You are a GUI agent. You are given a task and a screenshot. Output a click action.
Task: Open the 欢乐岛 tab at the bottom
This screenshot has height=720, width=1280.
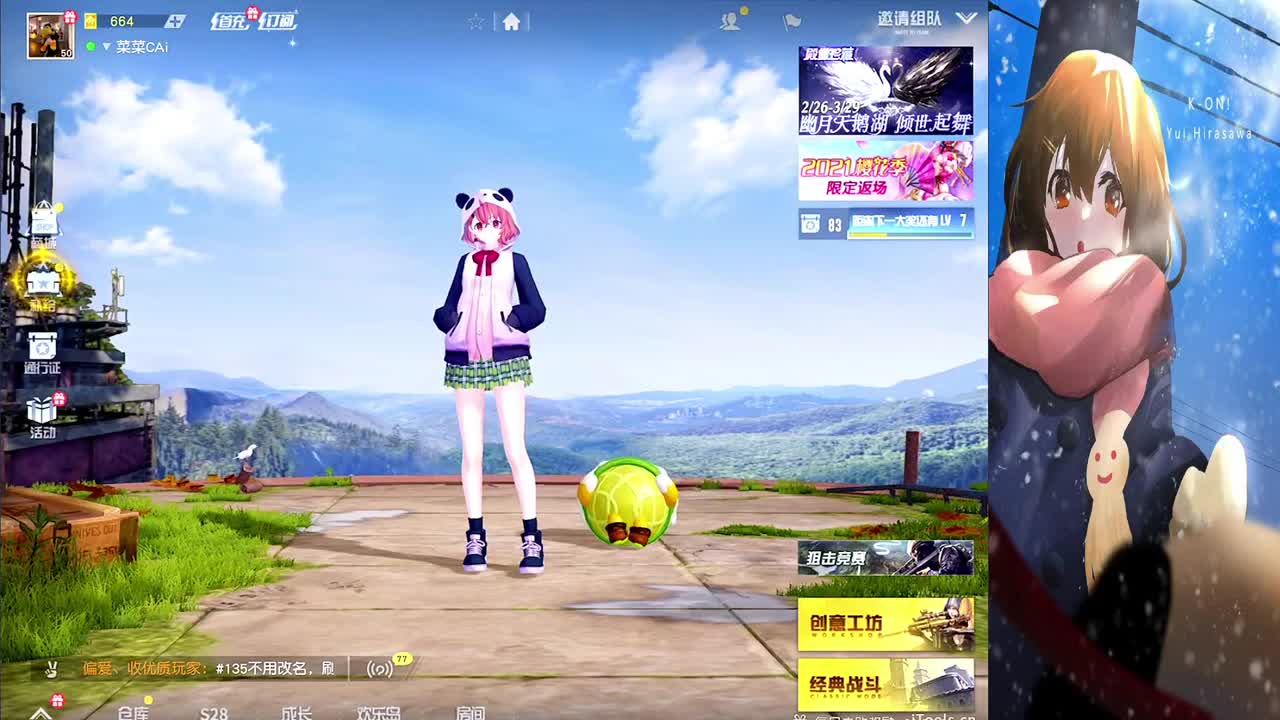[378, 714]
